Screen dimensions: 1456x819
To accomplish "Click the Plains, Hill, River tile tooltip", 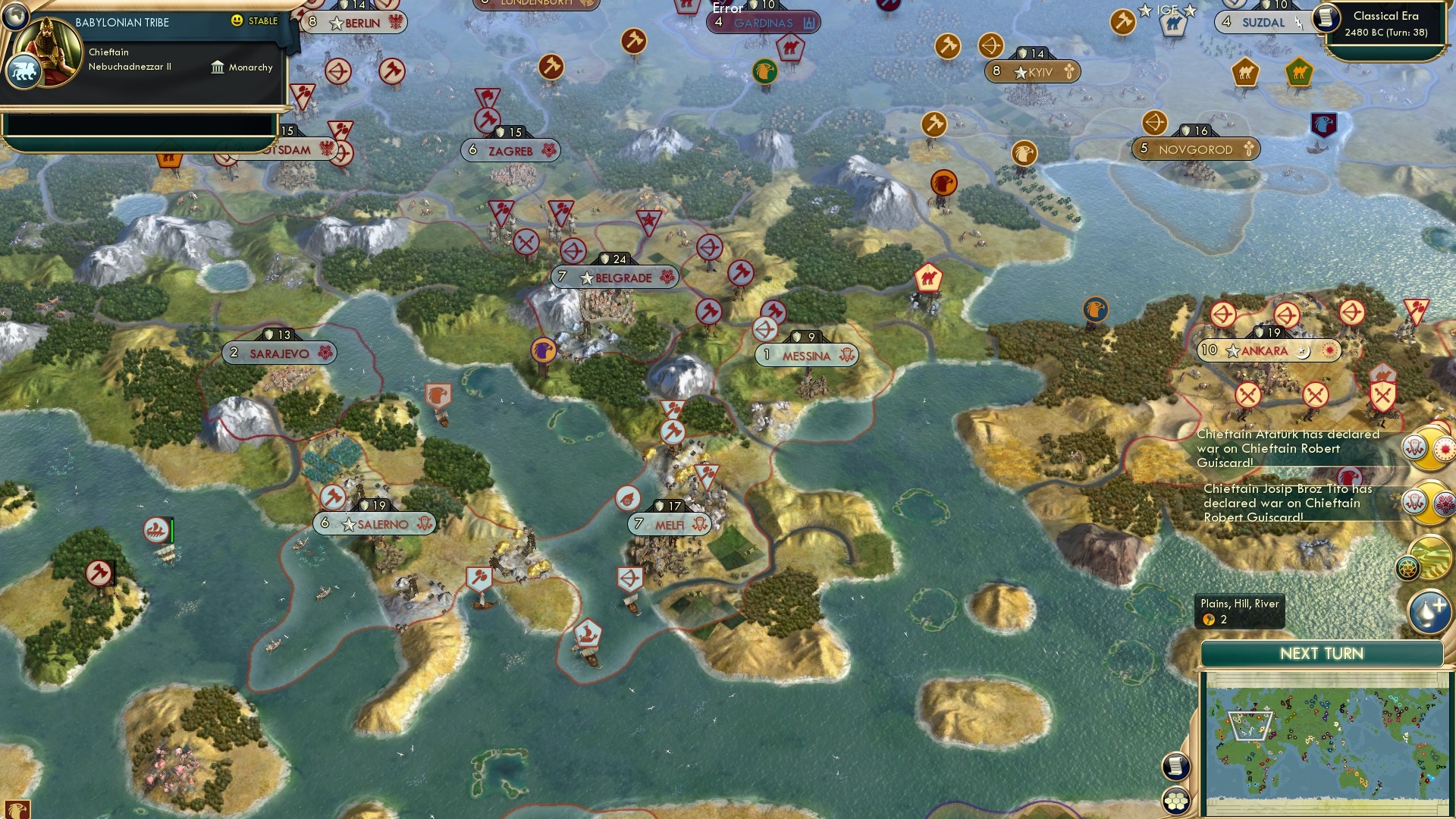I will pos(1239,610).
